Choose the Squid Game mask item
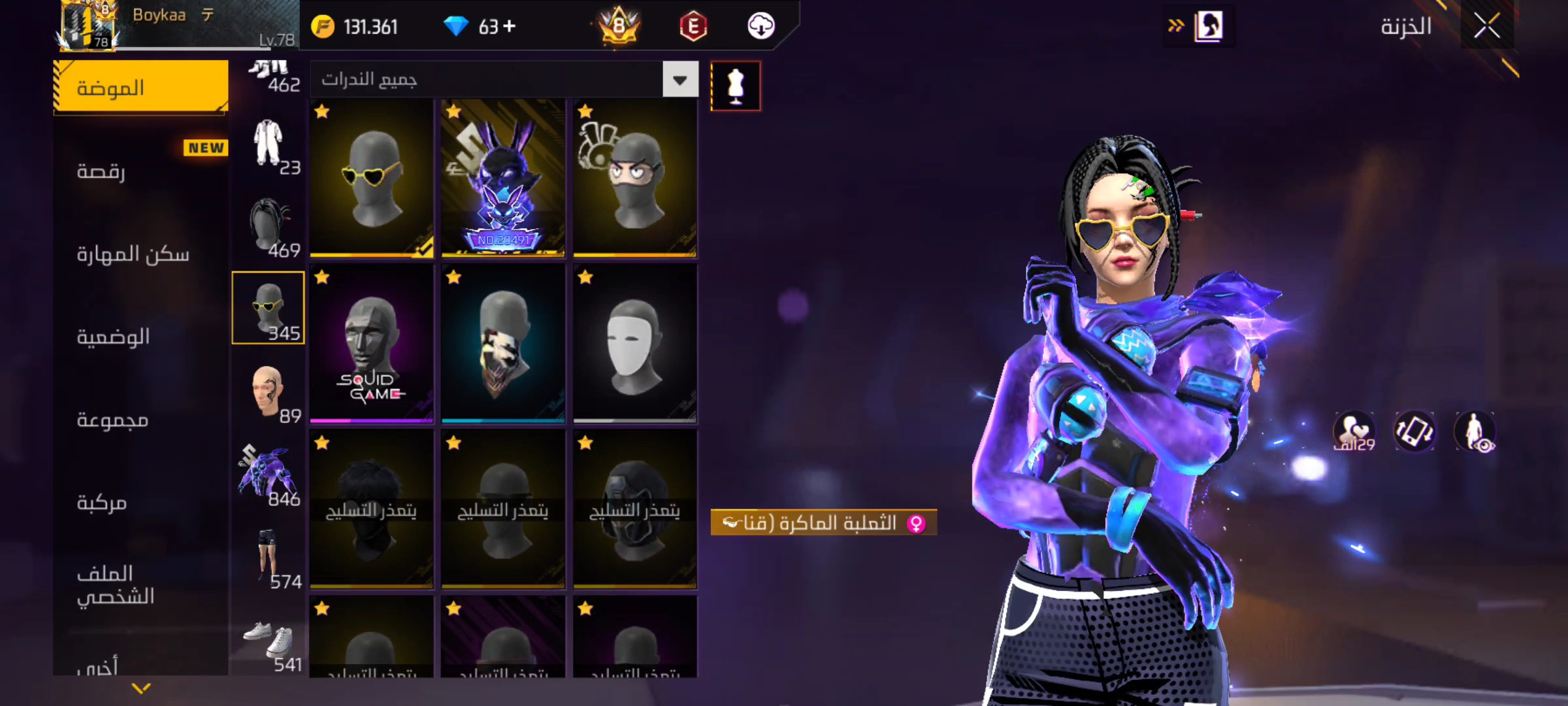Screen dimensions: 1568x706 [371, 344]
